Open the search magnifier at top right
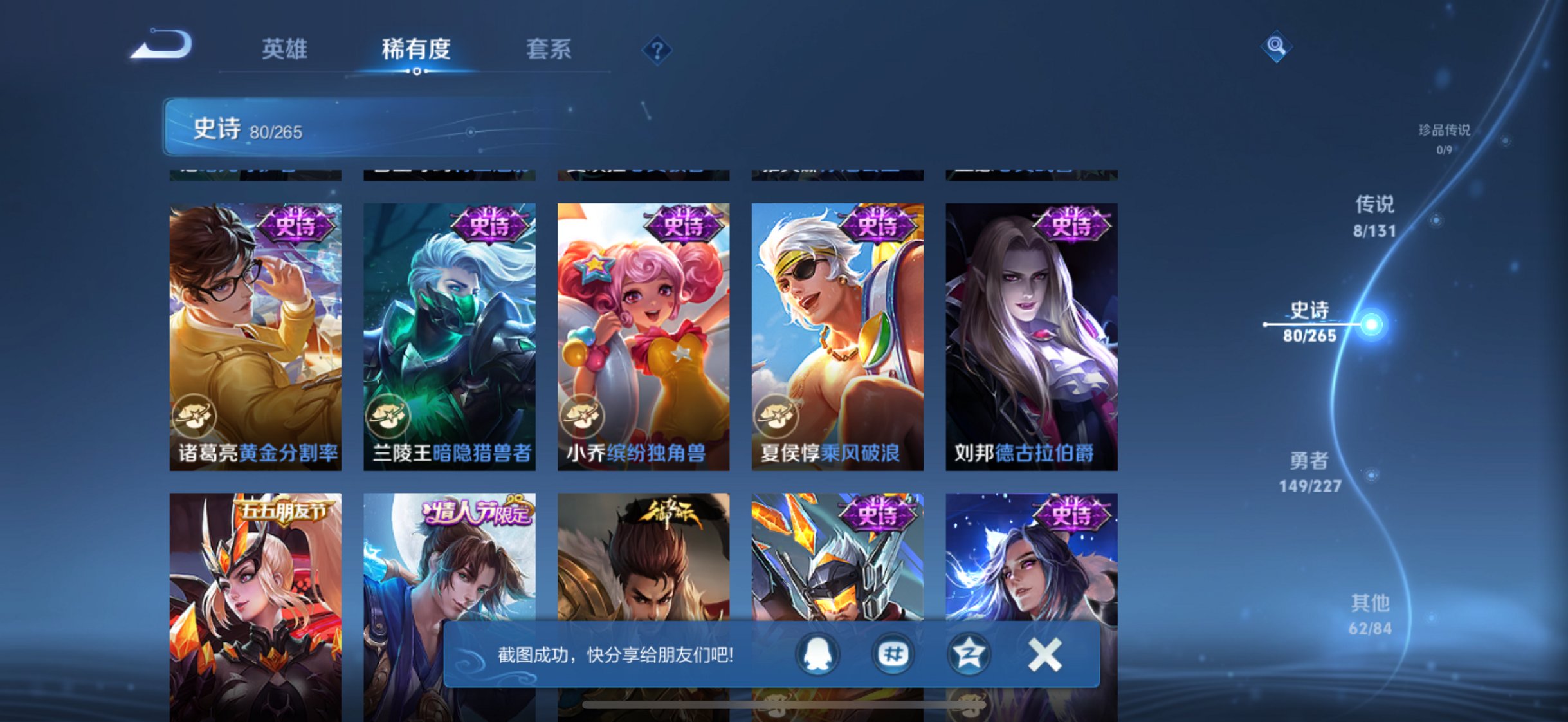 tap(1275, 47)
